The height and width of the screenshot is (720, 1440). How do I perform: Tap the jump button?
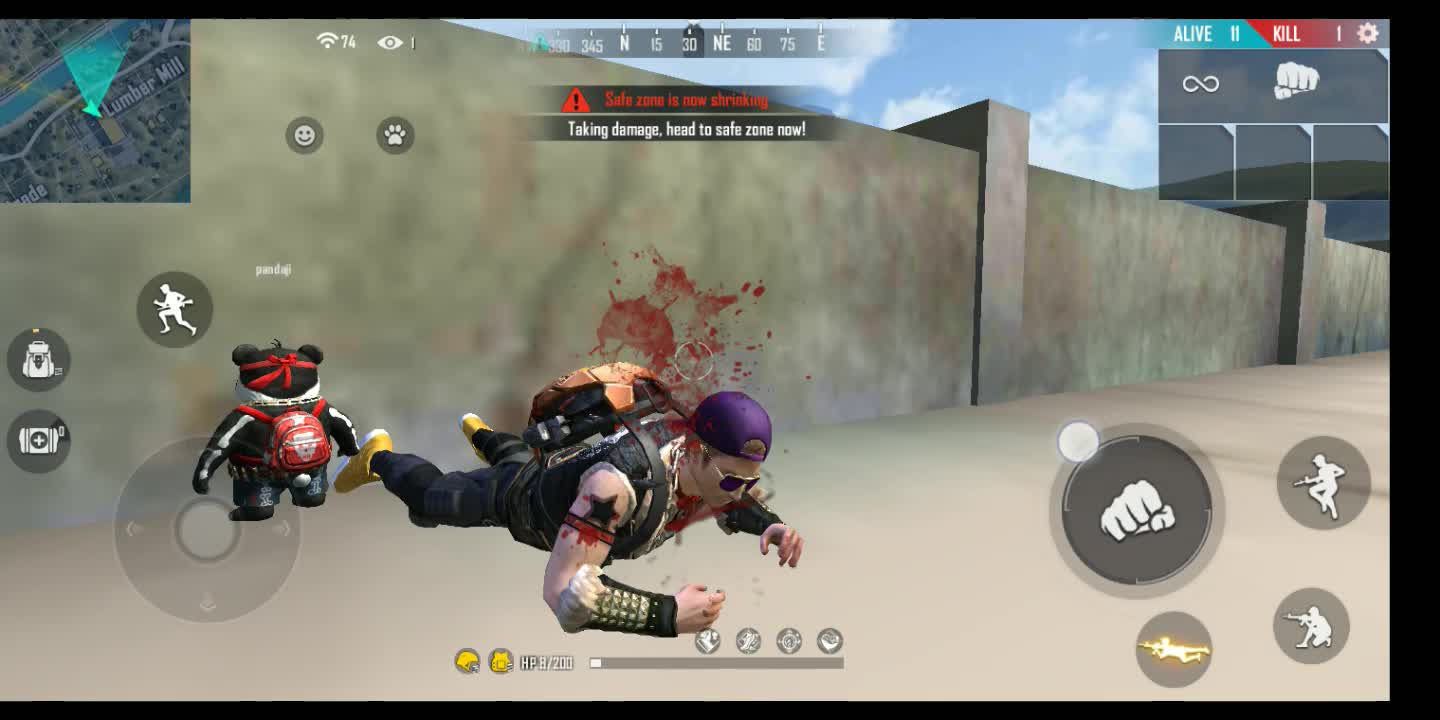coord(1322,483)
